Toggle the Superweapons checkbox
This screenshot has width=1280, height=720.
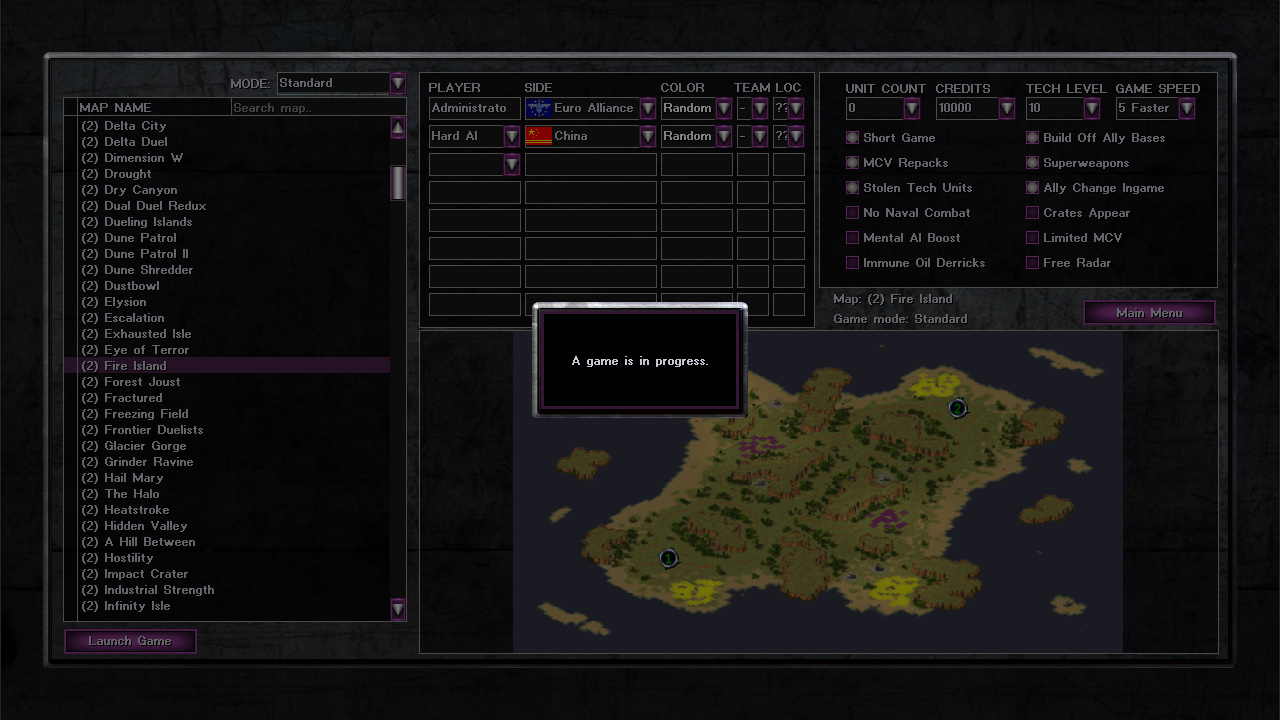(x=1033, y=163)
